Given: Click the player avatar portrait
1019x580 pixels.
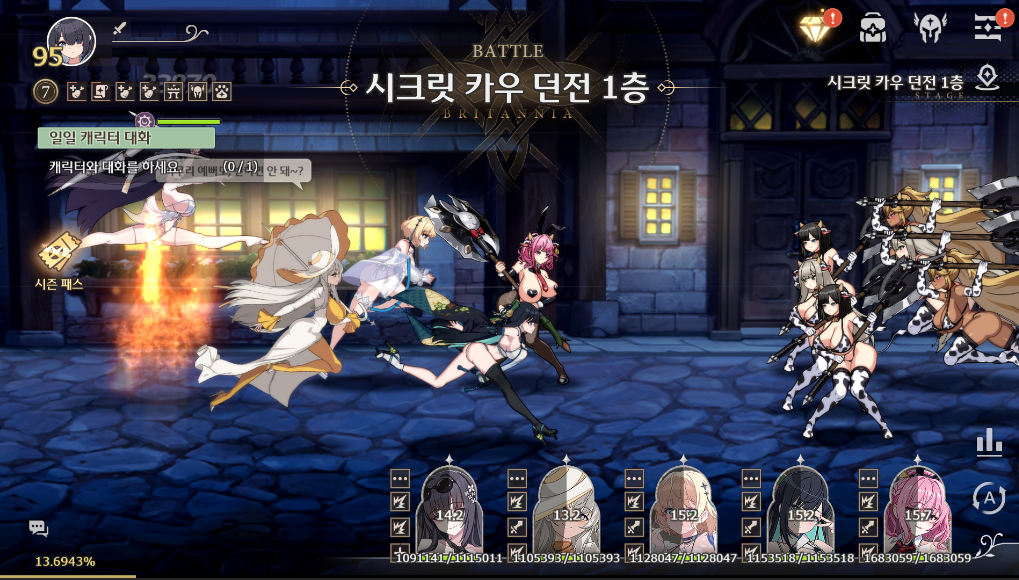Looking at the screenshot, I should pos(72,40).
